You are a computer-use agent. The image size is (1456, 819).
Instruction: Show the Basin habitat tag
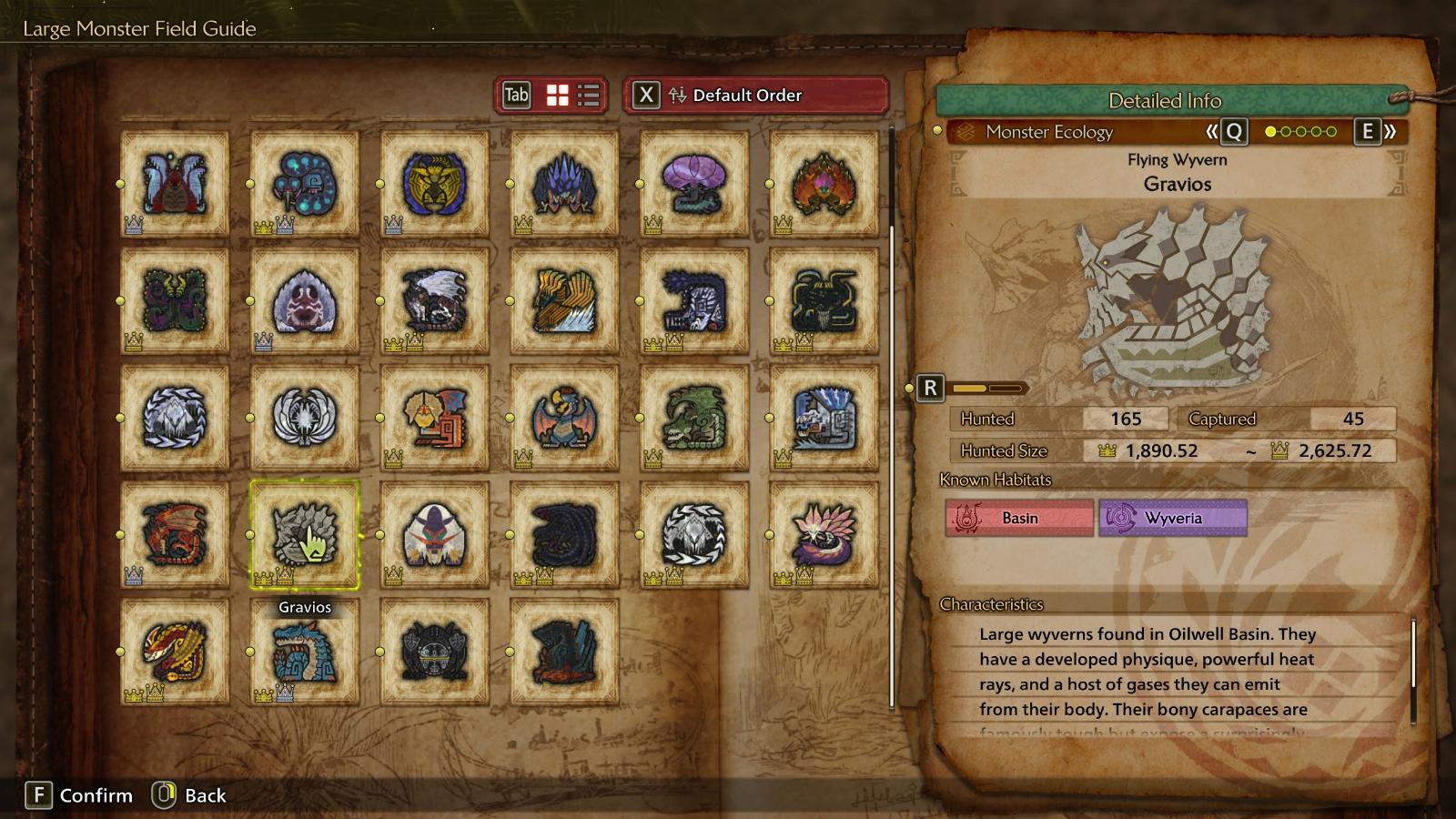(1019, 518)
